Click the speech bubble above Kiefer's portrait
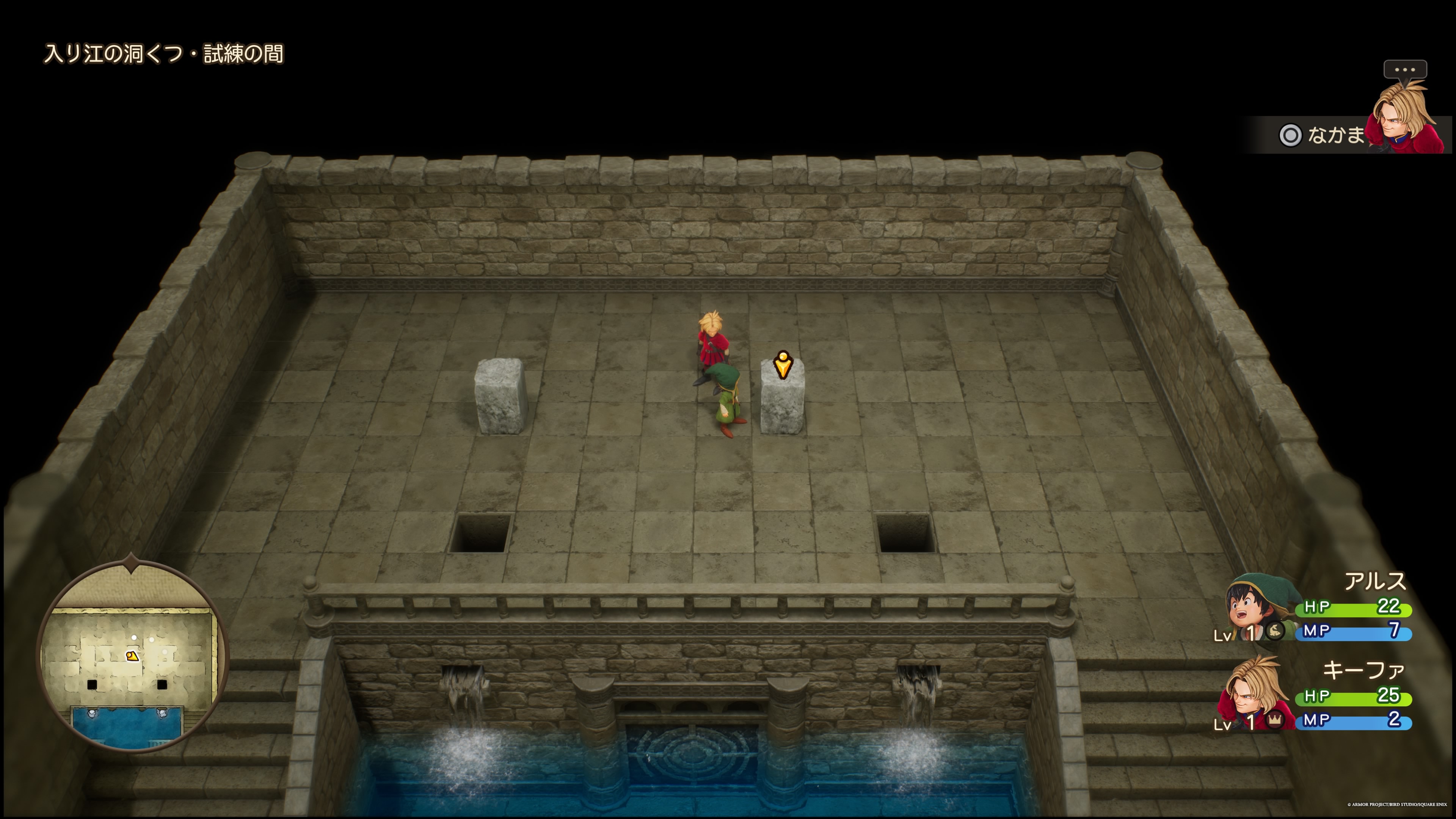Screen dimensions: 1456x819 pos(1404,69)
